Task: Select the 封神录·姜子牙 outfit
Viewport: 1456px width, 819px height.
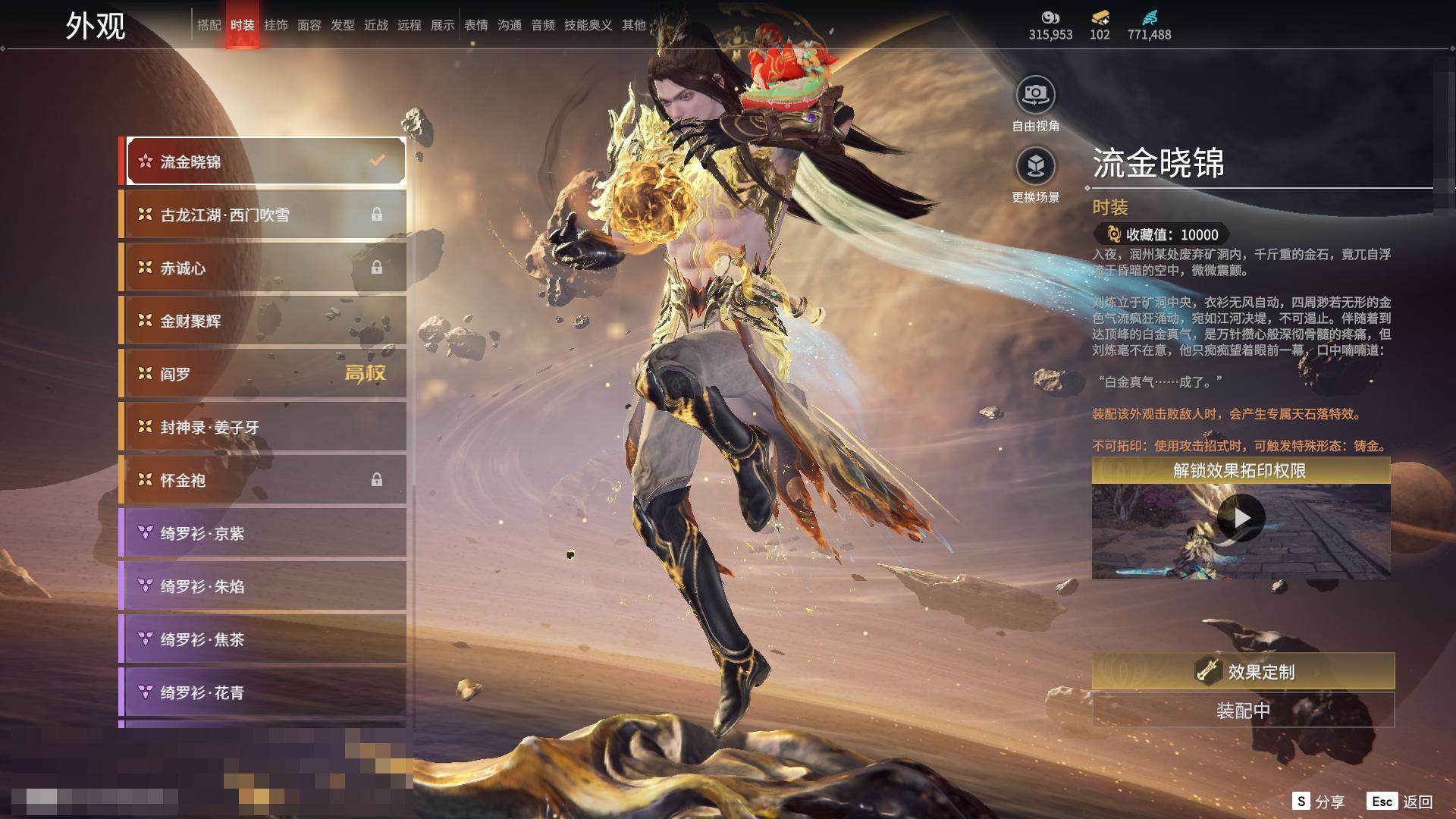Action: pyautogui.click(x=262, y=427)
